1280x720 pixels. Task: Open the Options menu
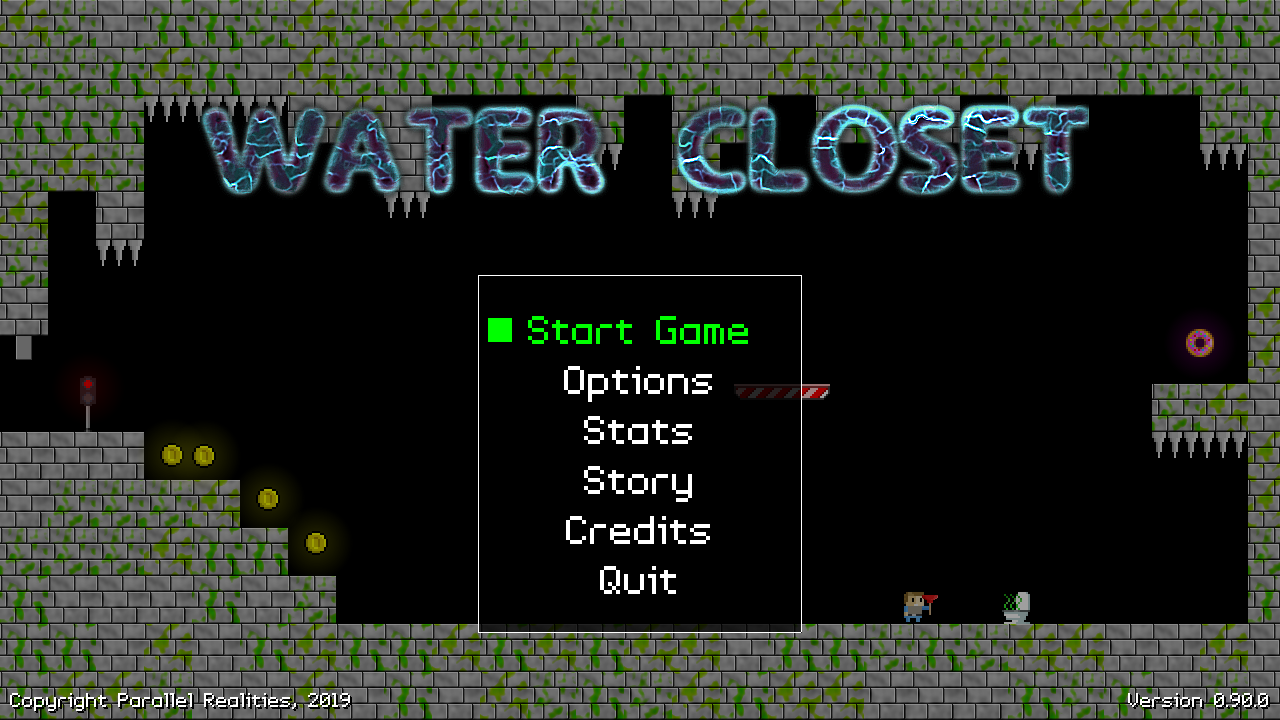point(638,381)
